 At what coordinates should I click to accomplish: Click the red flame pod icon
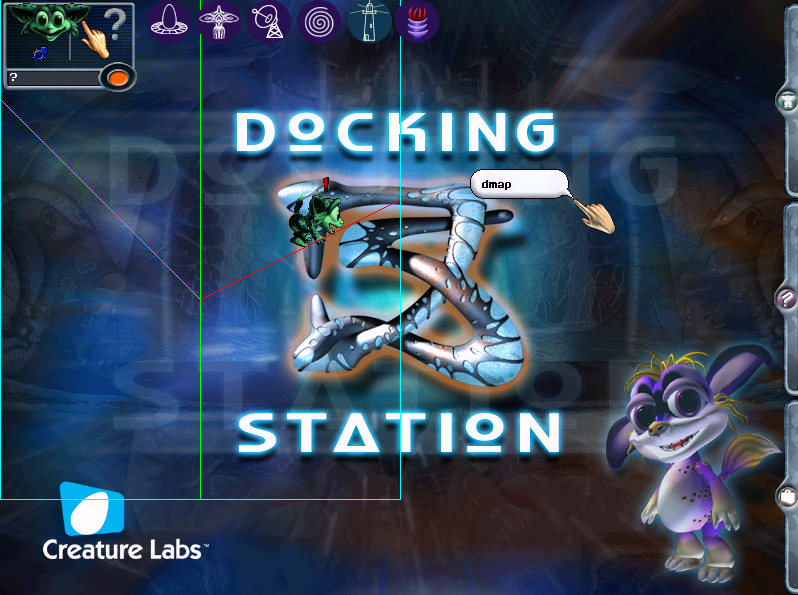click(x=417, y=22)
